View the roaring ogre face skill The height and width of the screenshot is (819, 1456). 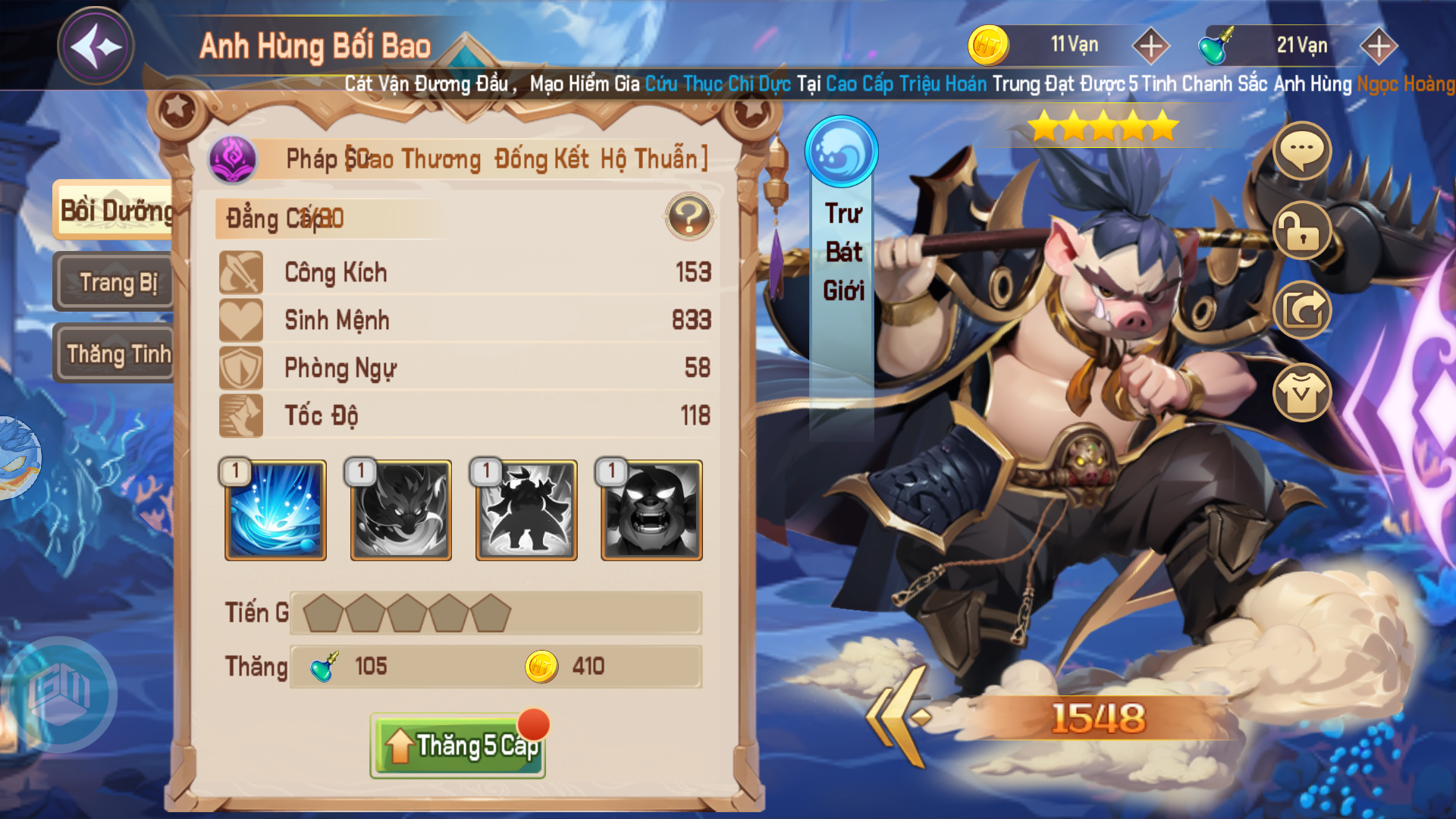click(651, 510)
